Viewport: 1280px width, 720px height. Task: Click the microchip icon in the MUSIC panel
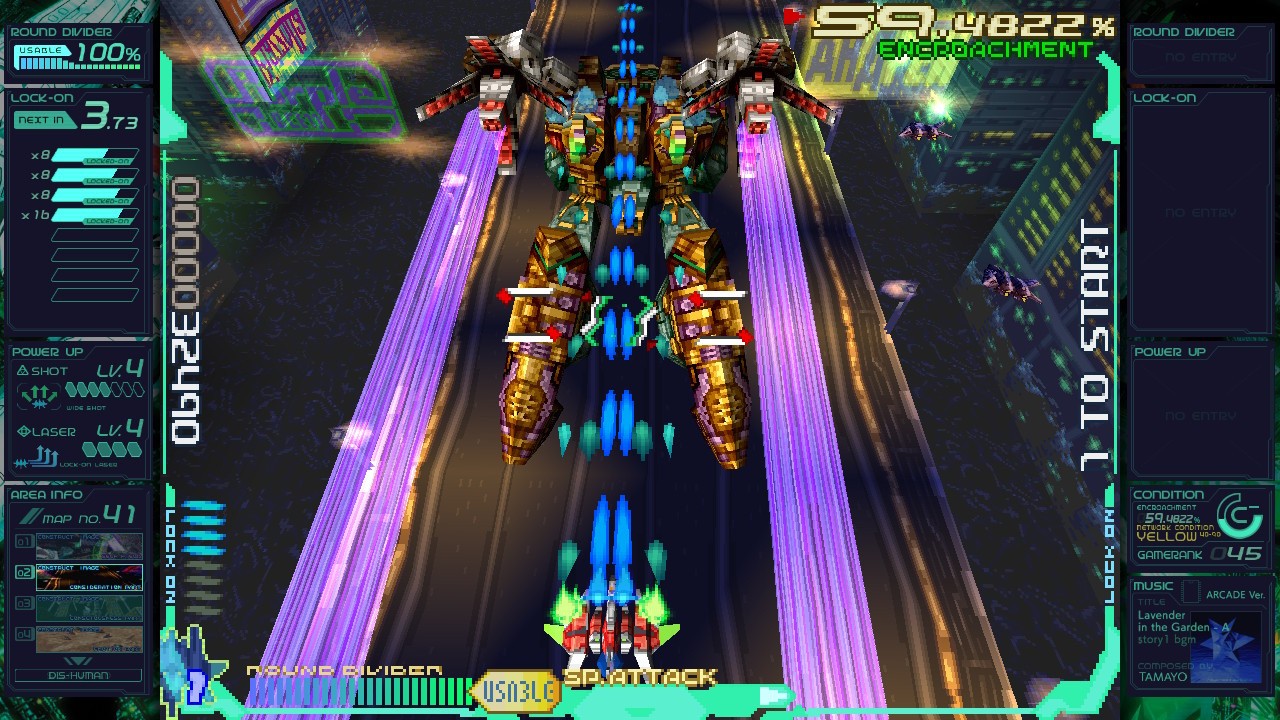[1190, 591]
